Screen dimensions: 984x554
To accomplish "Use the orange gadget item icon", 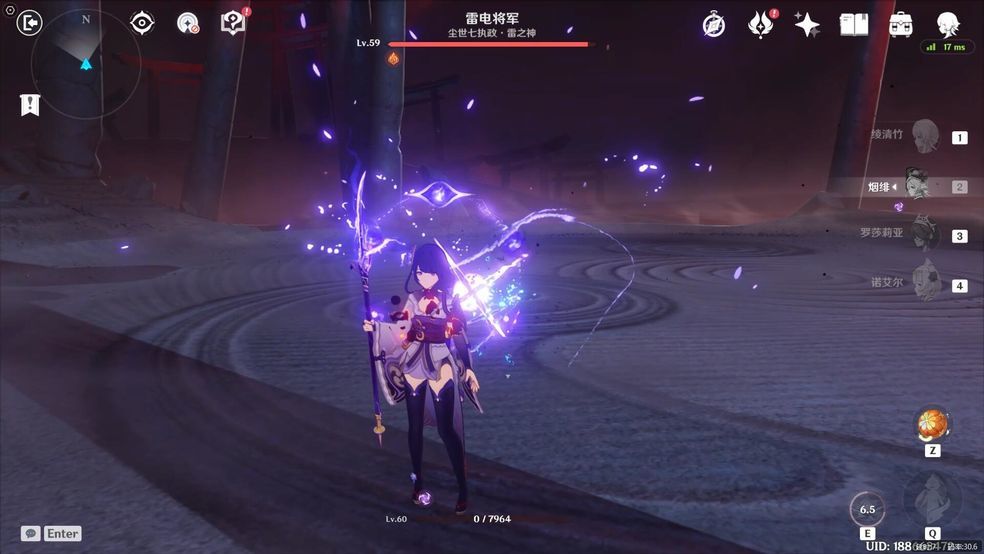I will coord(932,424).
